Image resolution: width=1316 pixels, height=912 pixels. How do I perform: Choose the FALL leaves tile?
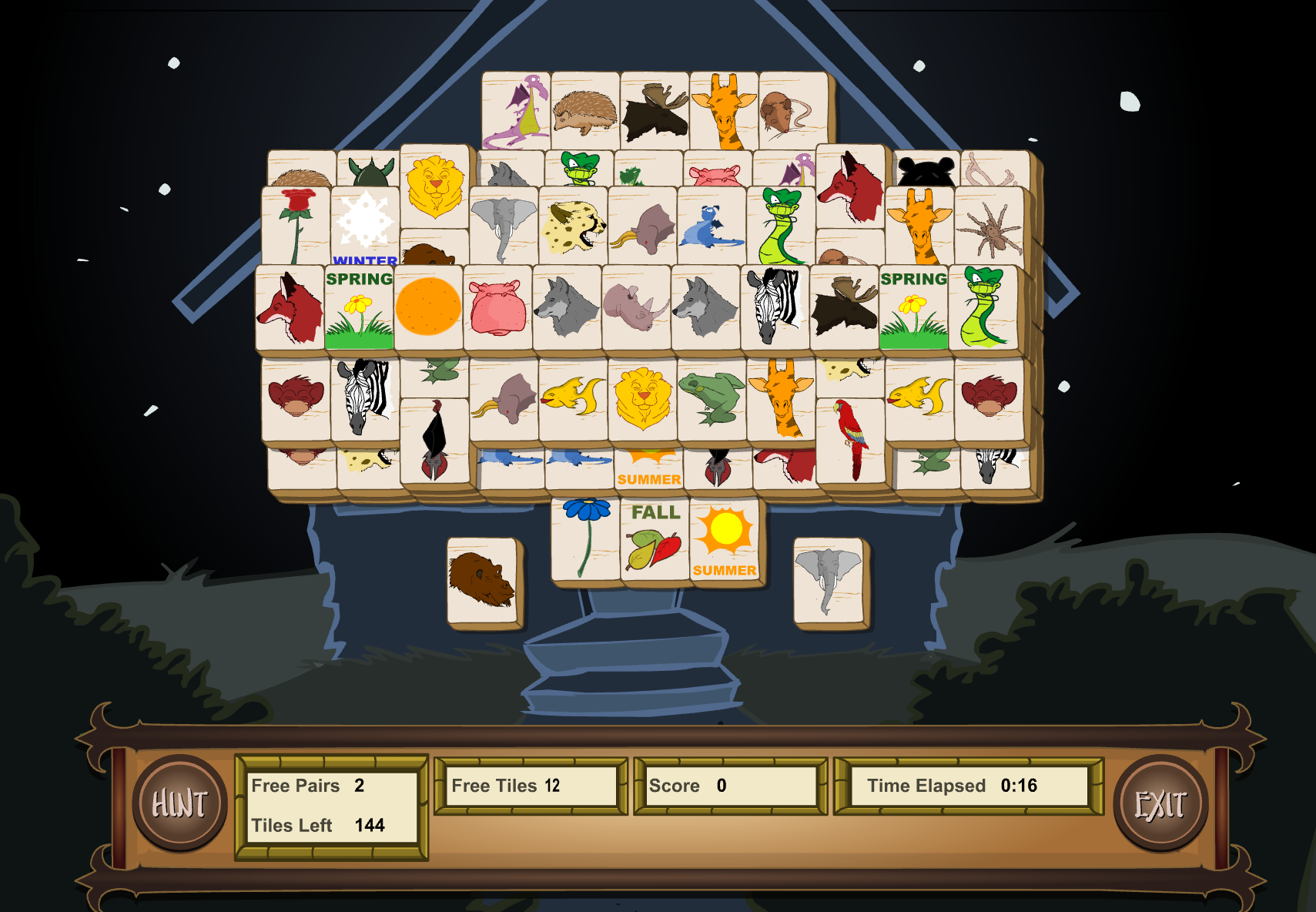click(655, 538)
